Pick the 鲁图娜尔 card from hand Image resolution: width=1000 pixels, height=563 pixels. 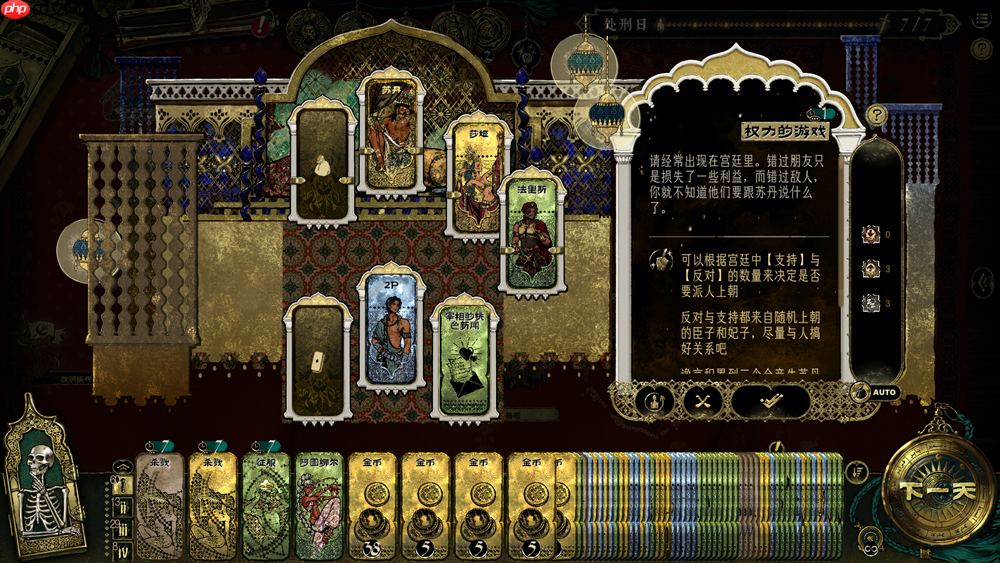tap(319, 503)
